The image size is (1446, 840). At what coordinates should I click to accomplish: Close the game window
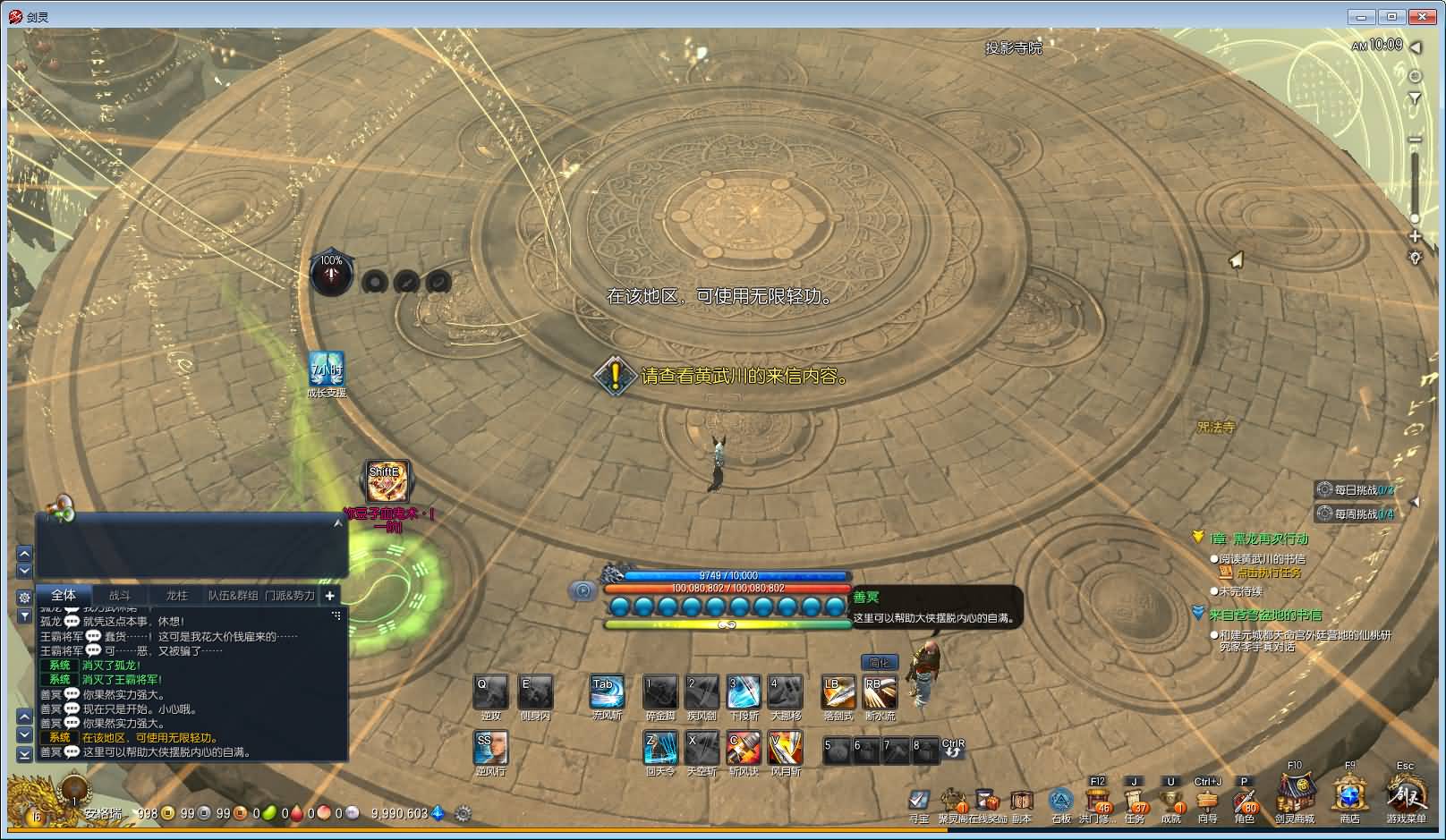(x=1422, y=16)
